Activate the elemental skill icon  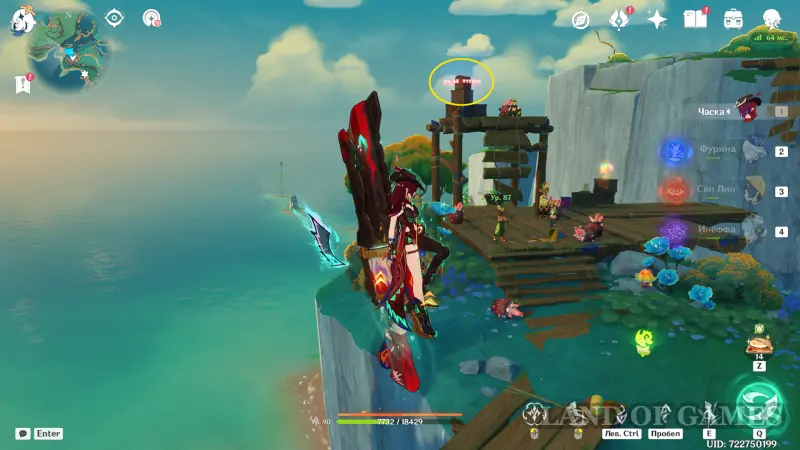(x=709, y=412)
